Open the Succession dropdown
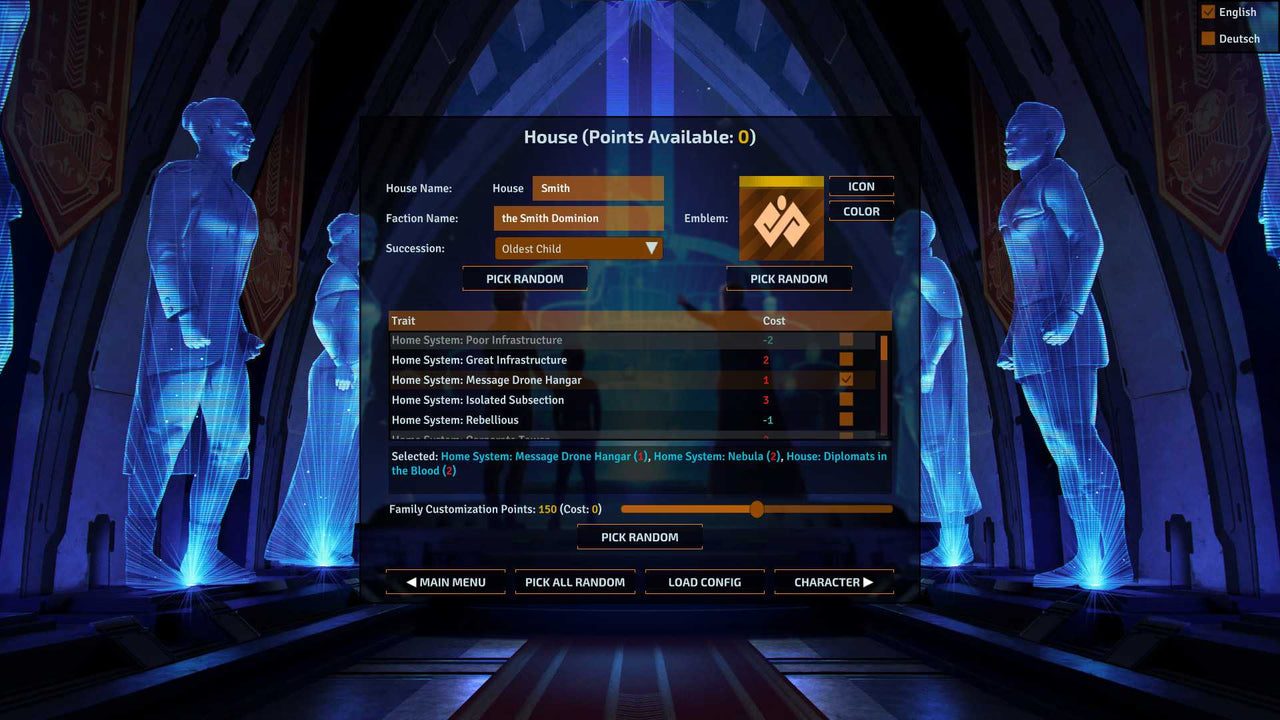This screenshot has width=1280, height=720. (578, 247)
